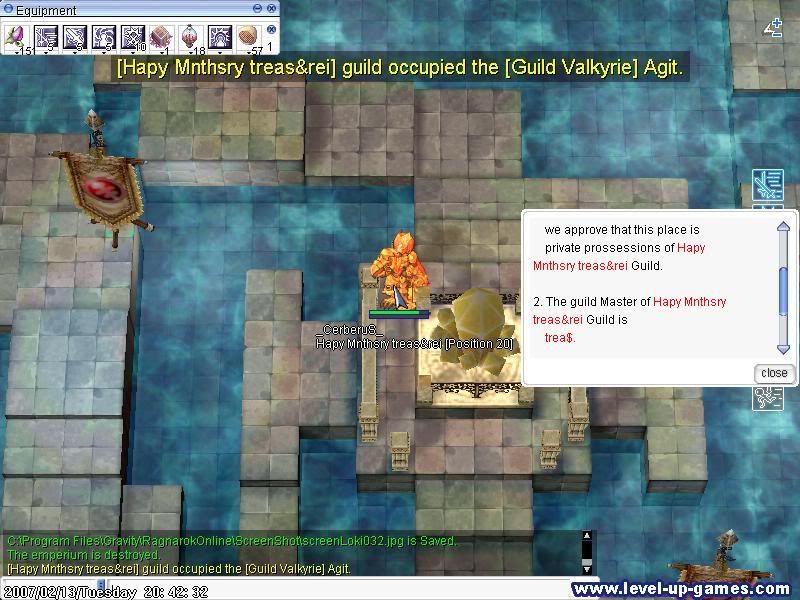Select the round tan shell item slot
The height and width of the screenshot is (600, 800).
247,38
